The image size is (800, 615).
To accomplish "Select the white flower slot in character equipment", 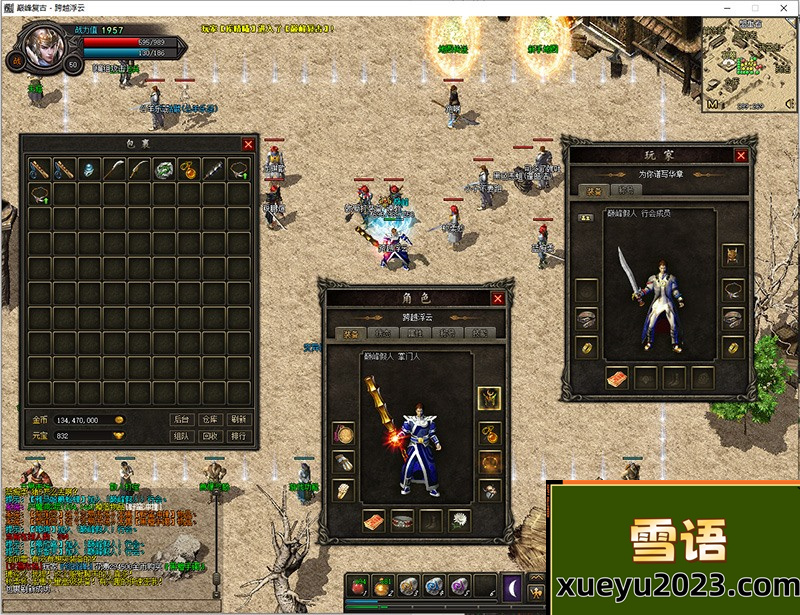I will coord(460,521).
